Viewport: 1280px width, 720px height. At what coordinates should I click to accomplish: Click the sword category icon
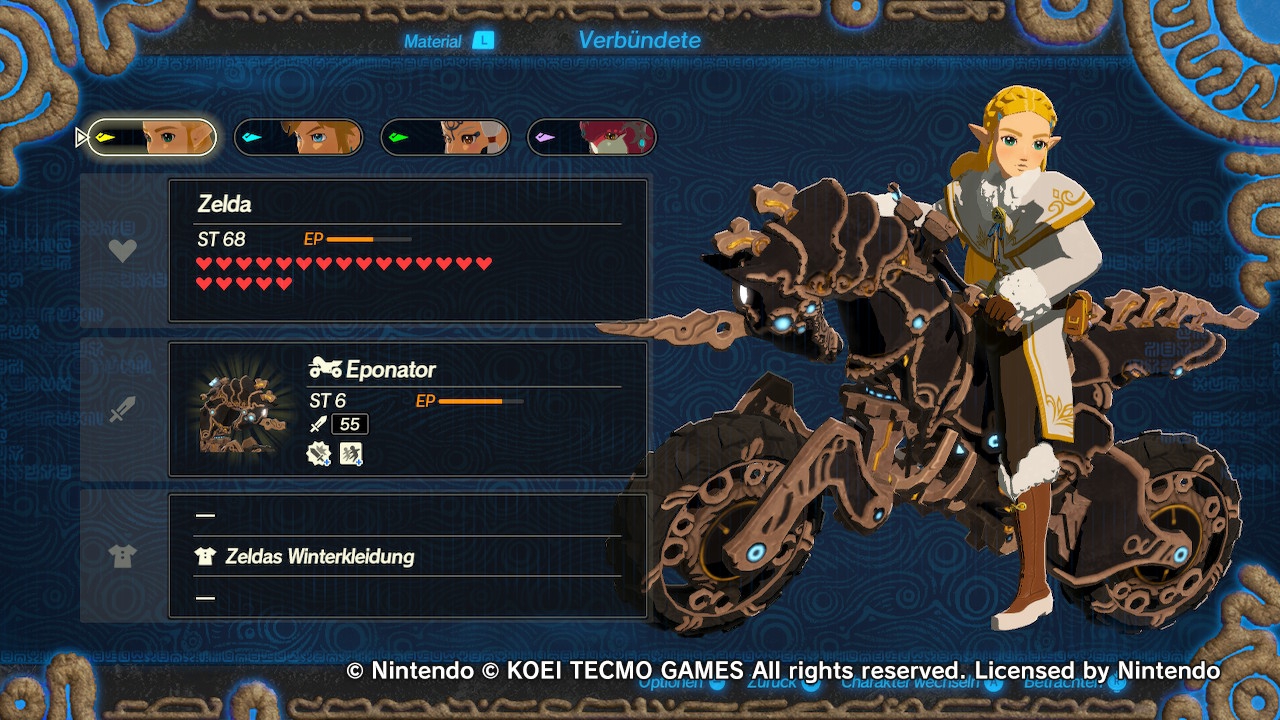click(122, 409)
